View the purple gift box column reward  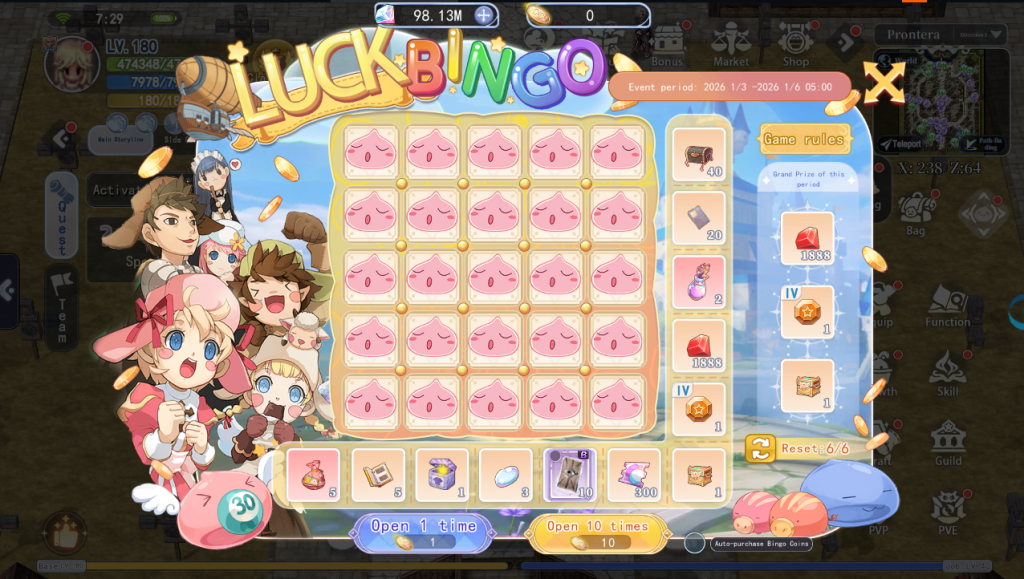pyautogui.click(x=441, y=474)
